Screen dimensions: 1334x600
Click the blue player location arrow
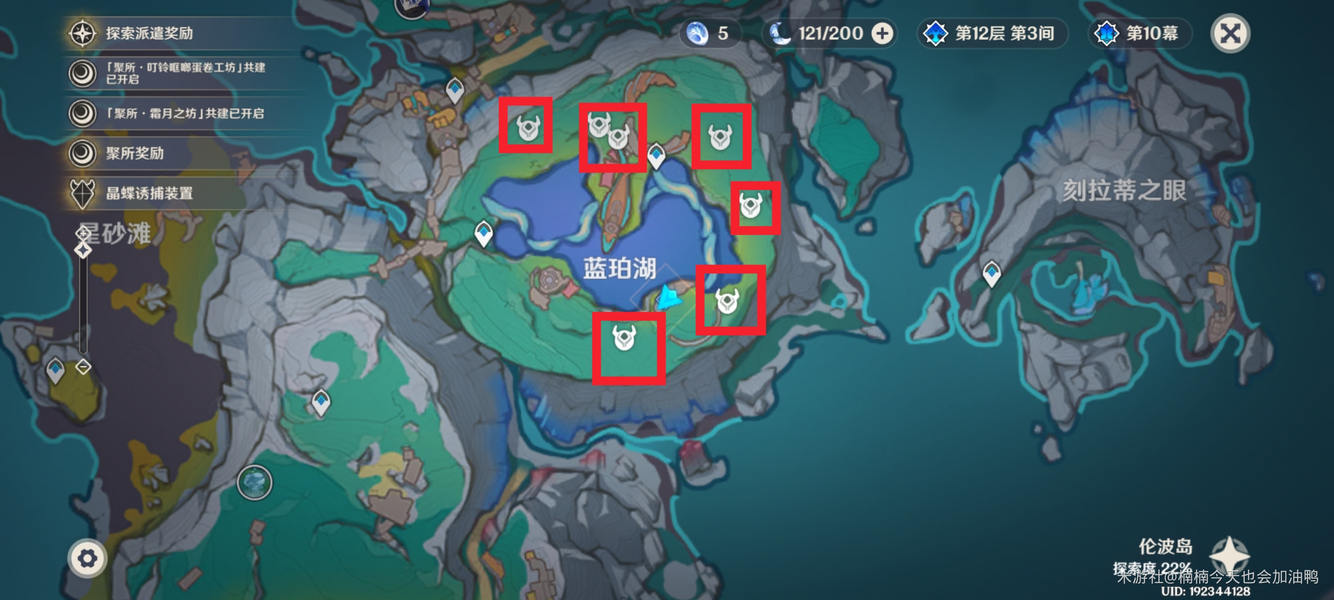(669, 297)
